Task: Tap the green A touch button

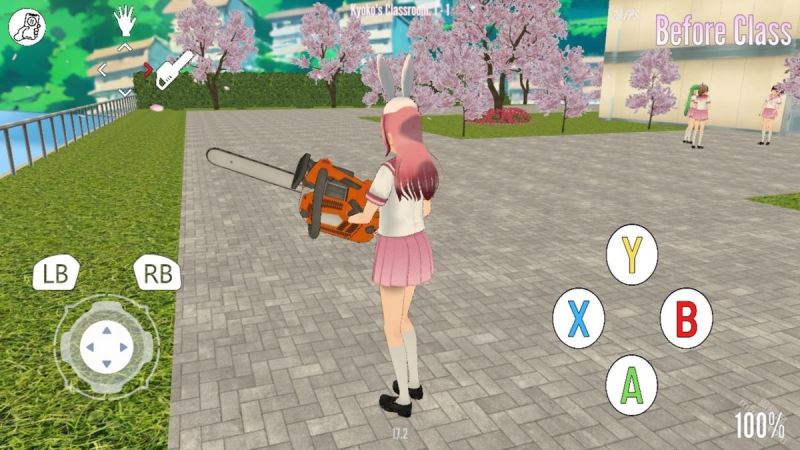Action: coord(632,382)
